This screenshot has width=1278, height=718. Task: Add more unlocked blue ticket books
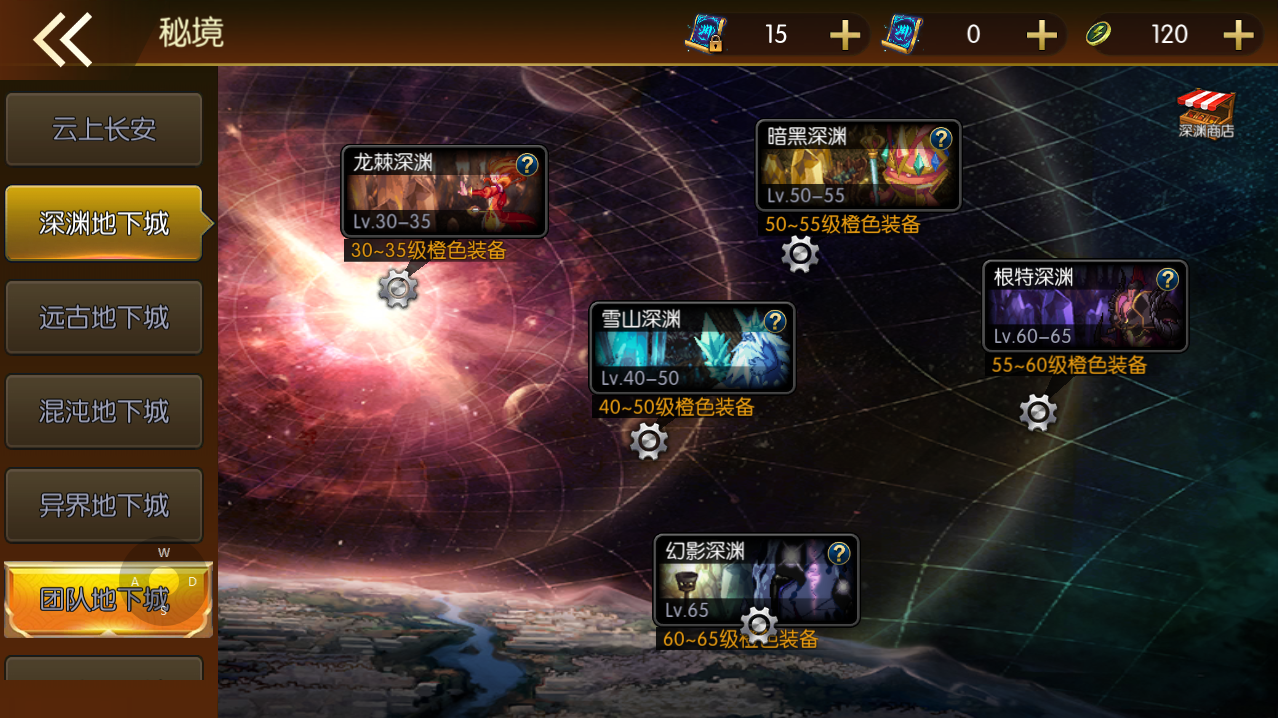(1042, 35)
